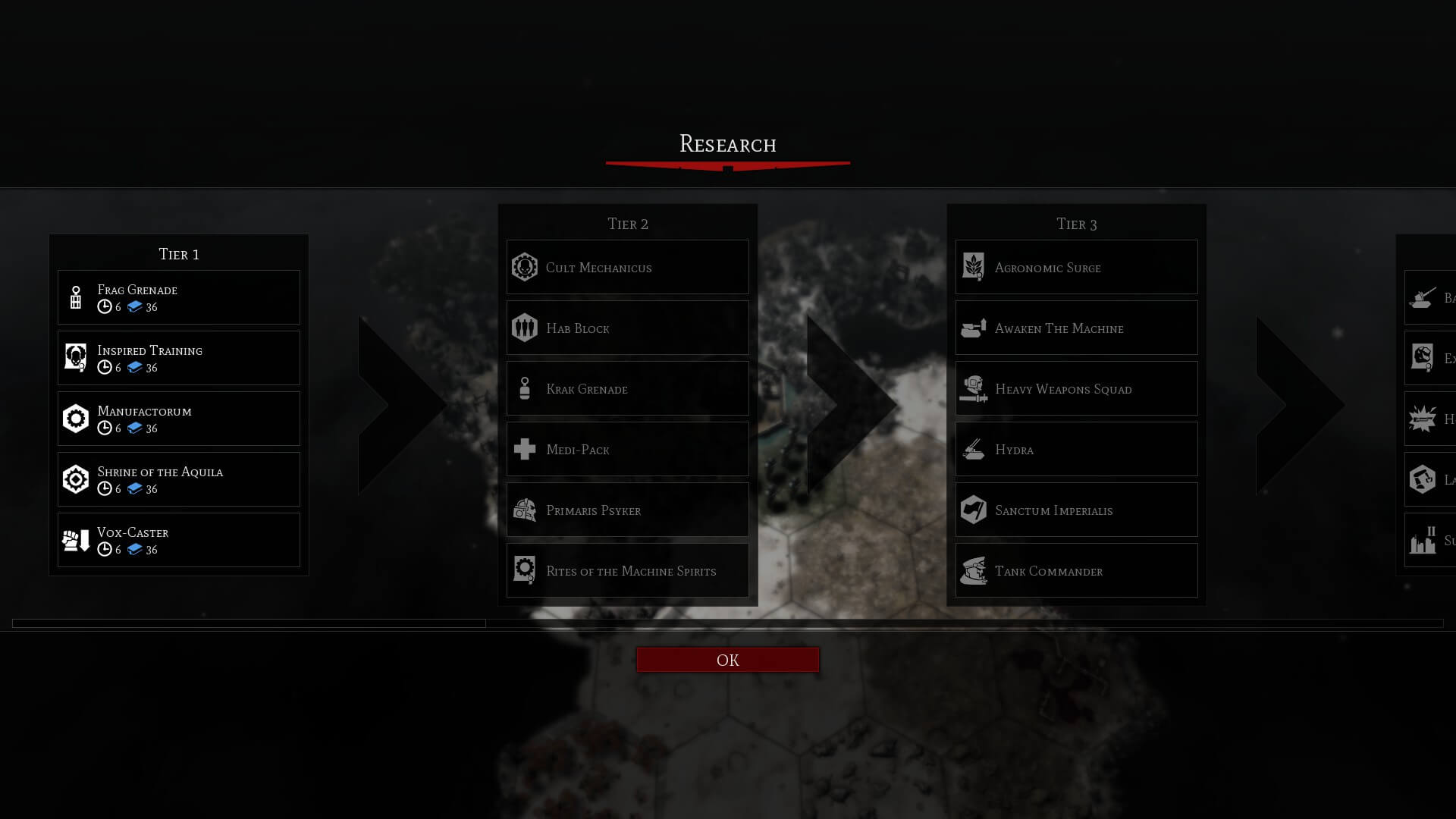This screenshot has height=819, width=1456.
Task: Select Tank Commander research
Action: click(1076, 570)
